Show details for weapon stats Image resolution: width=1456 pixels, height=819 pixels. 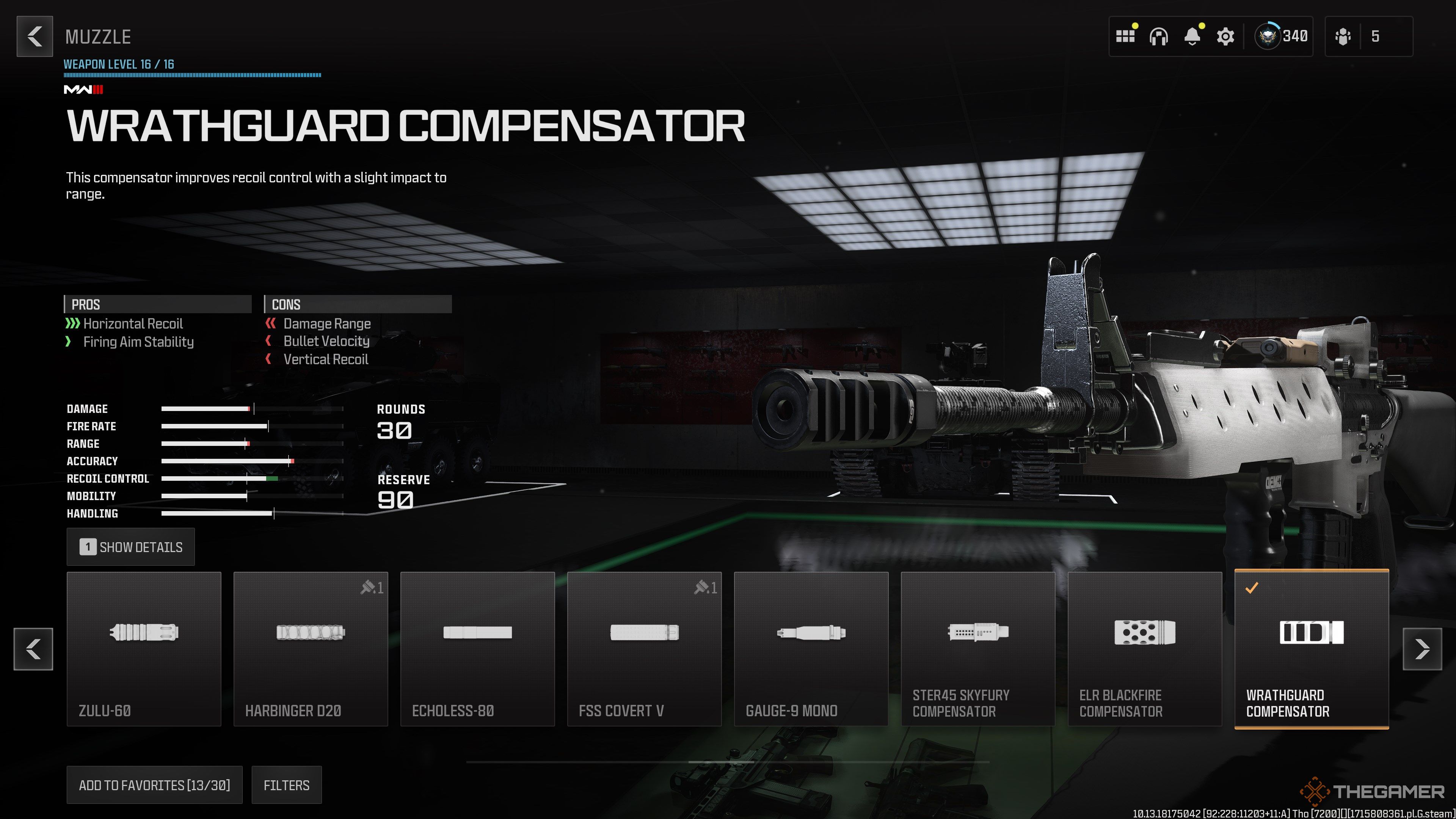tap(130, 546)
